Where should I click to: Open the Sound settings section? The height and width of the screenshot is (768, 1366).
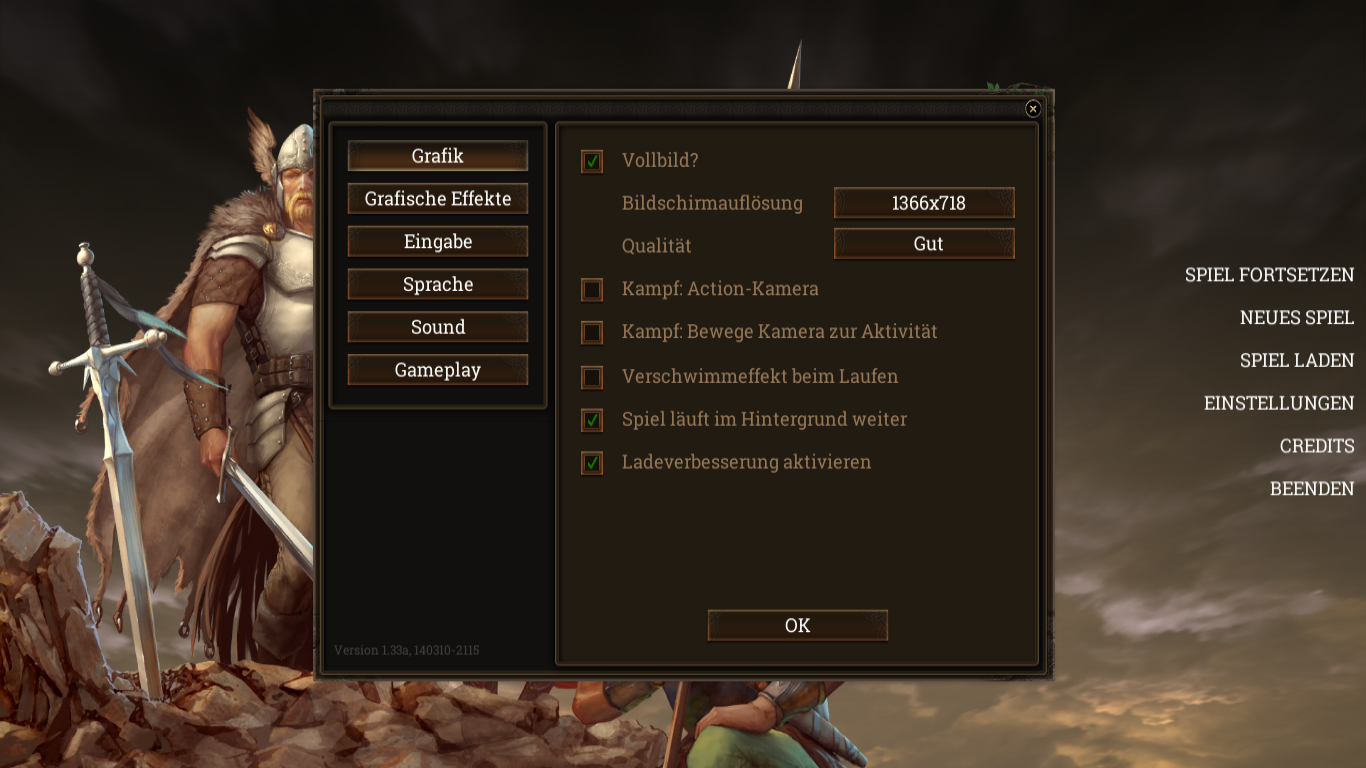coord(437,327)
